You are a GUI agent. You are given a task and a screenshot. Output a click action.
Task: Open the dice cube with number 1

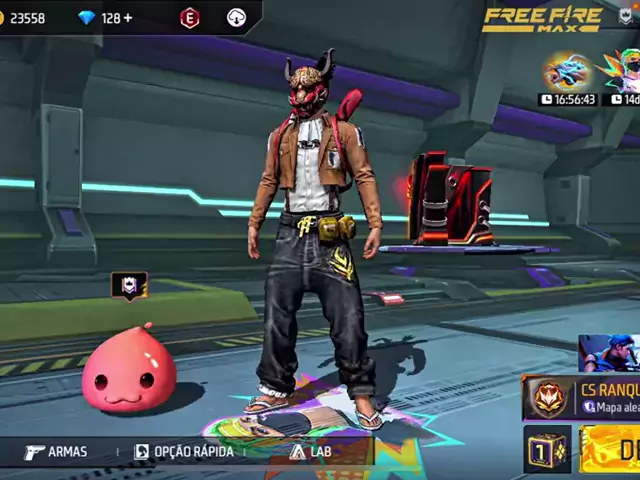[547, 450]
